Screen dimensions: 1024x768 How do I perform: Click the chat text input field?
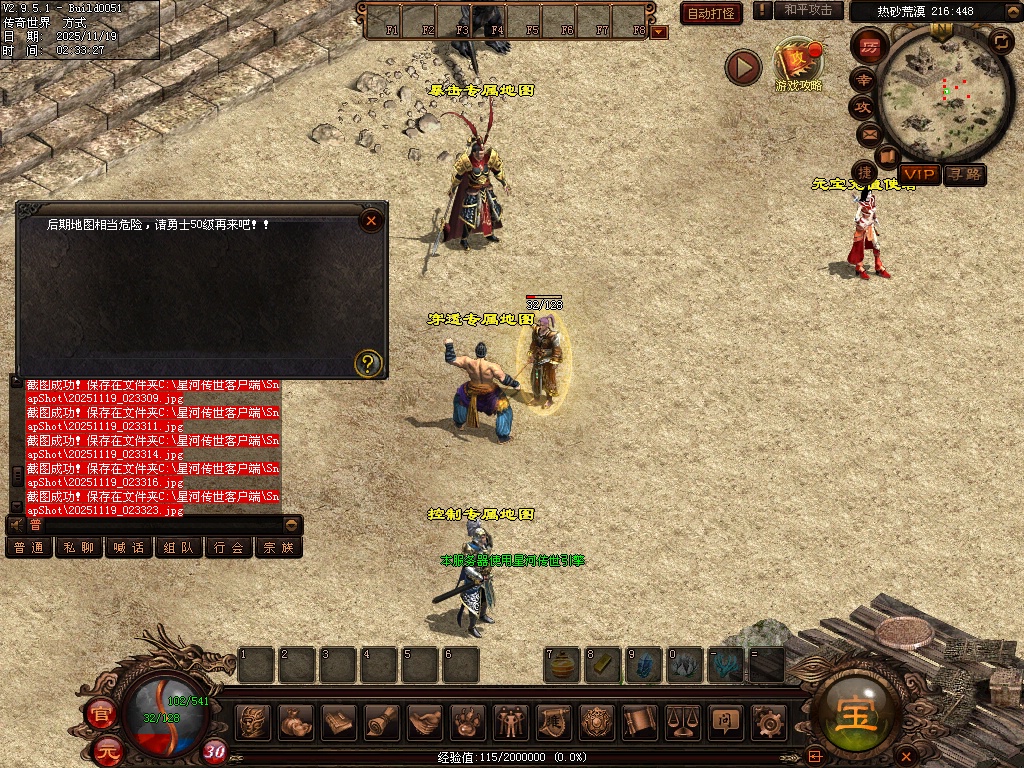coord(160,524)
